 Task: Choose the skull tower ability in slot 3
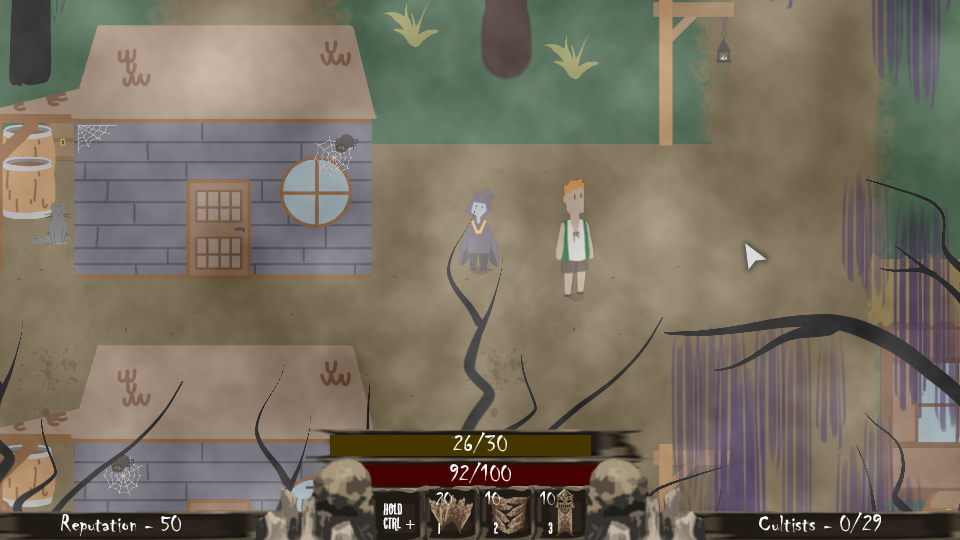561,513
